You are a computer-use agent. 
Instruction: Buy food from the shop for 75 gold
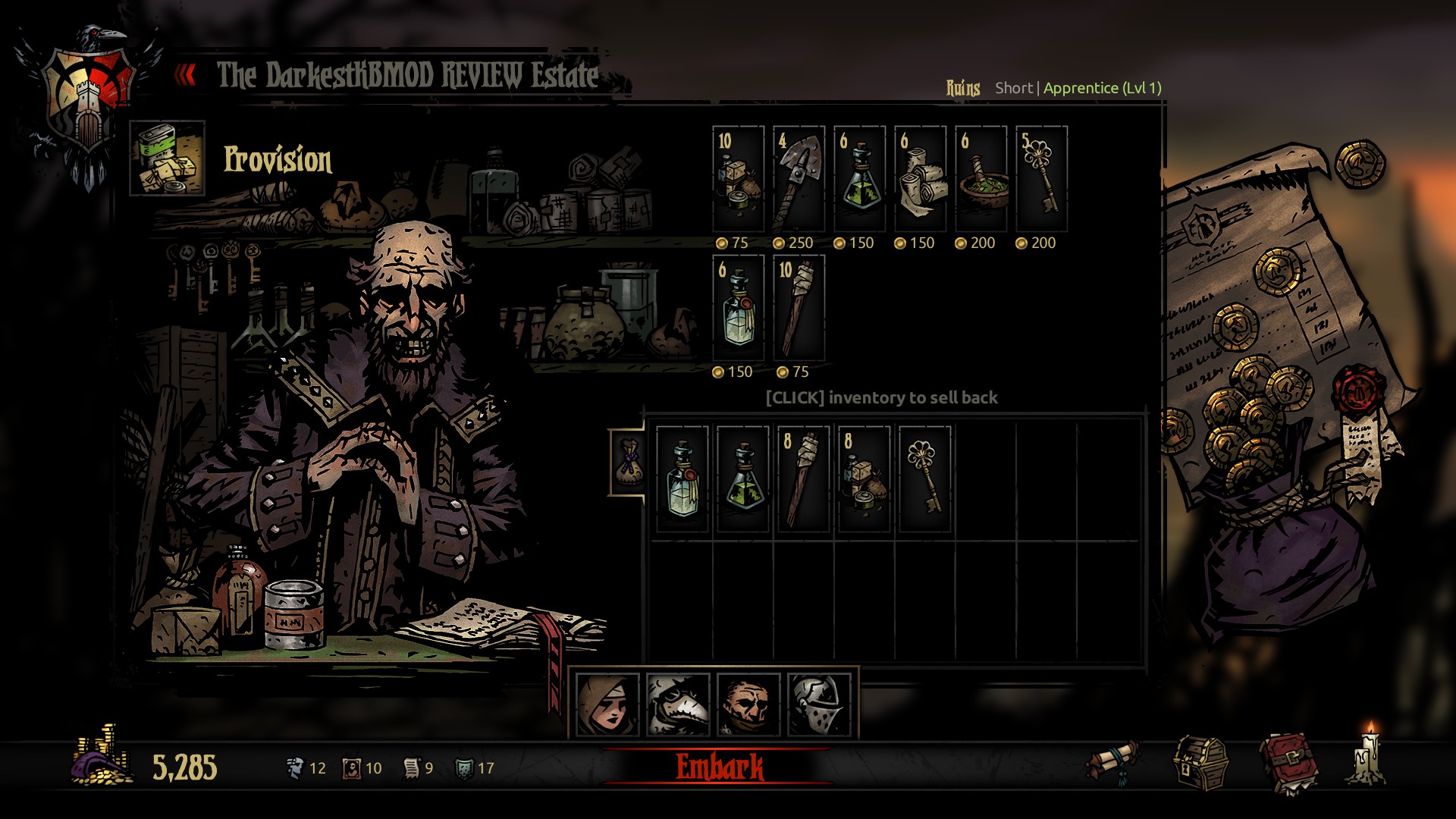pyautogui.click(x=738, y=179)
